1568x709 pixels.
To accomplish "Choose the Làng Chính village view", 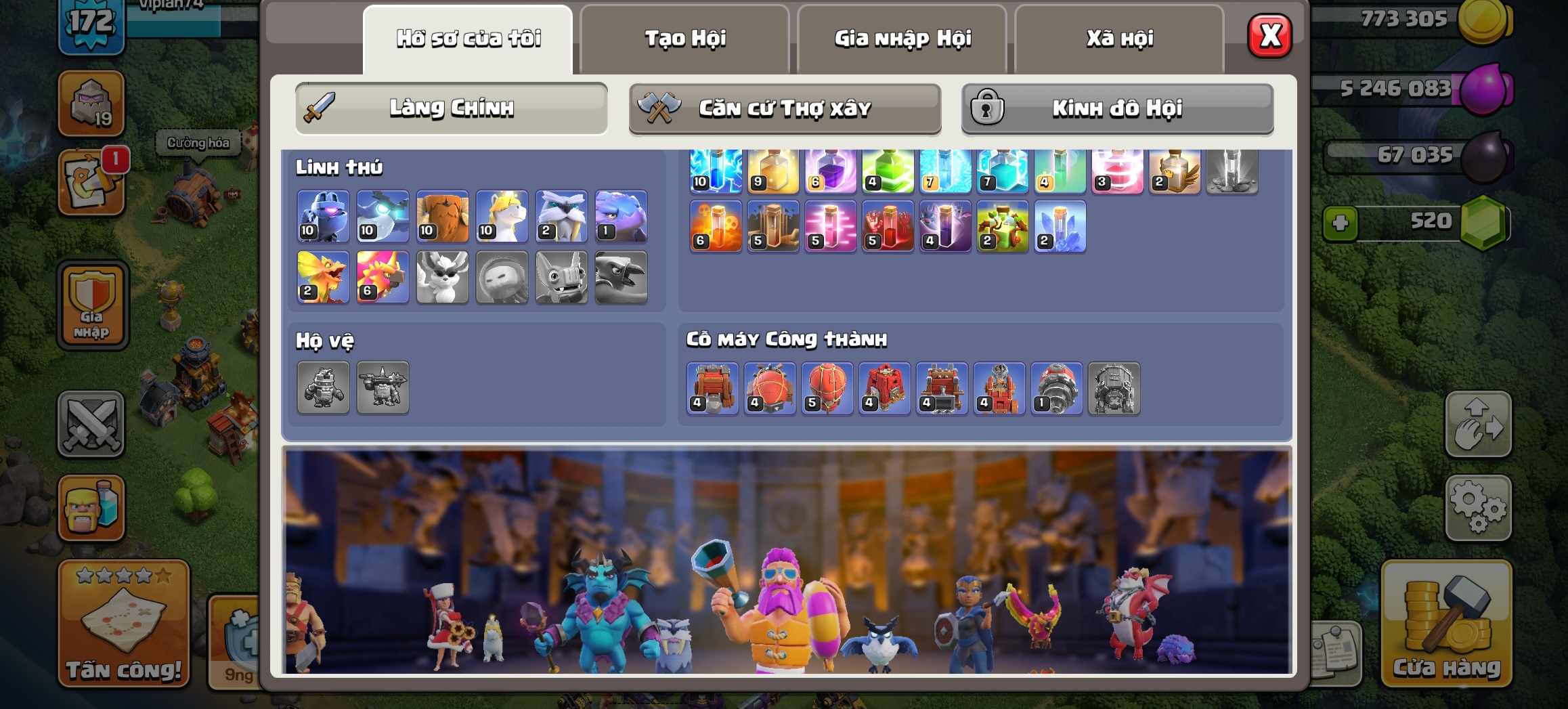I will 451,108.
